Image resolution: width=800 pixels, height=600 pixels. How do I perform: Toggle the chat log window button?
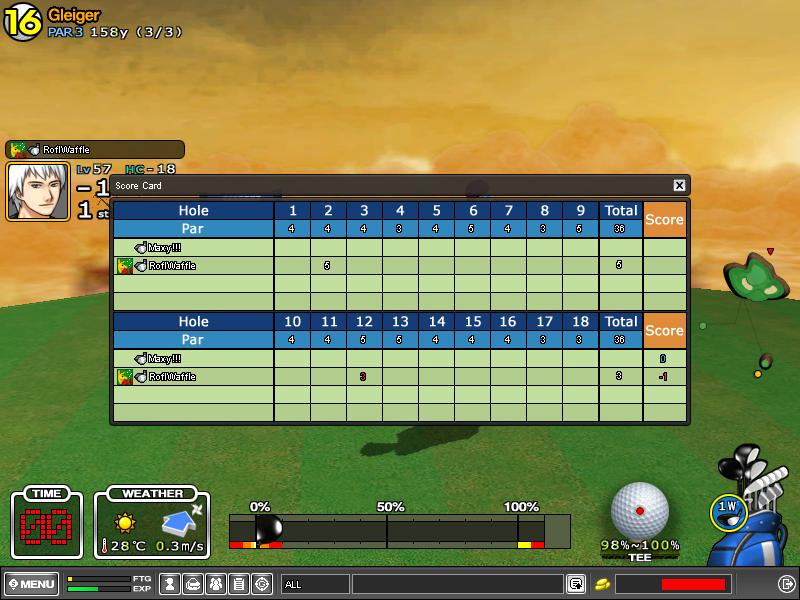pos(576,584)
